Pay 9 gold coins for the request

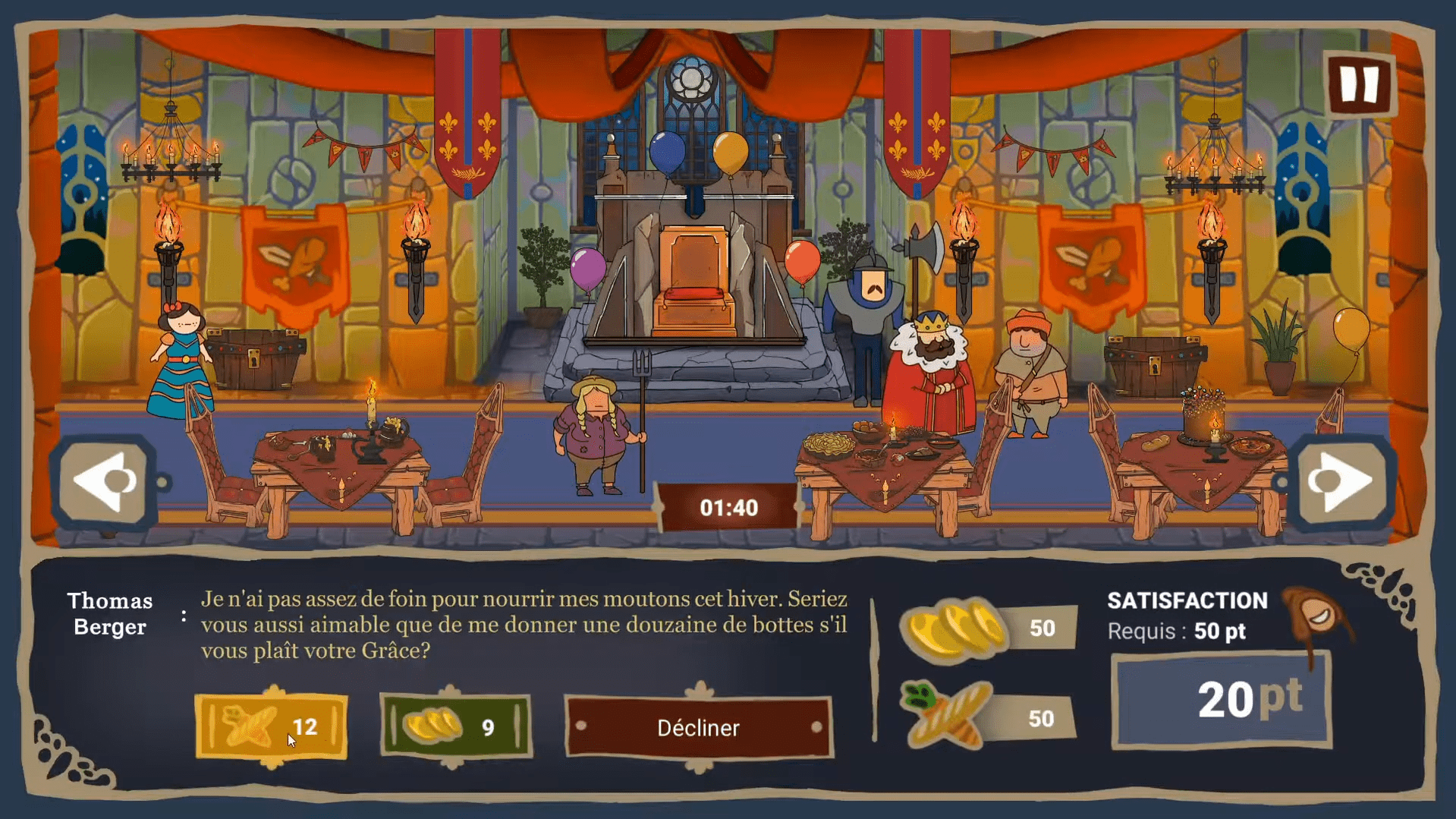coord(454,726)
